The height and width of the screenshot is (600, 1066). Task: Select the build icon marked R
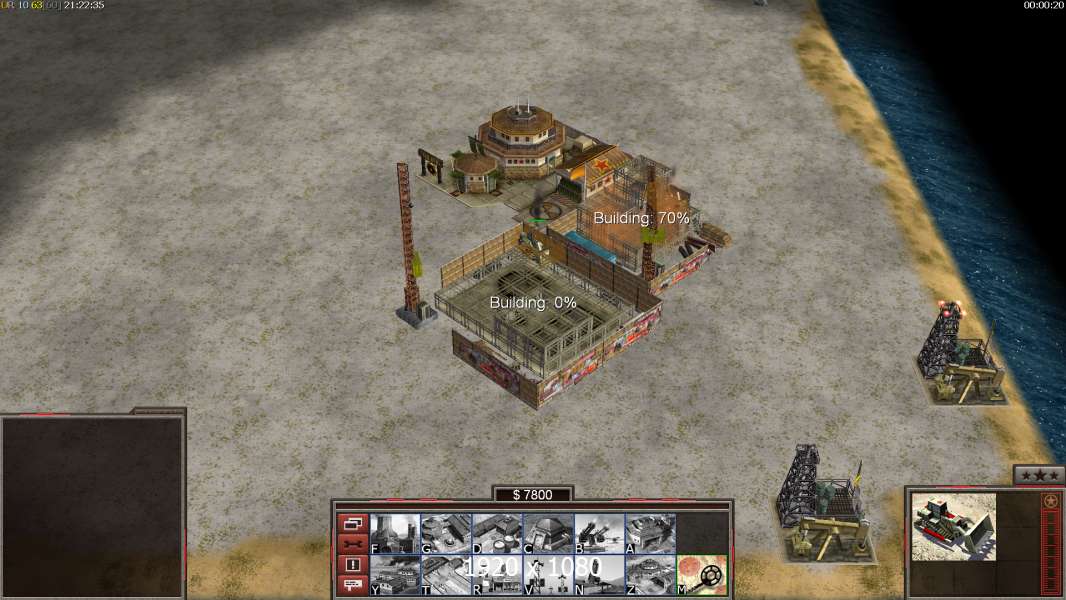[x=497, y=575]
